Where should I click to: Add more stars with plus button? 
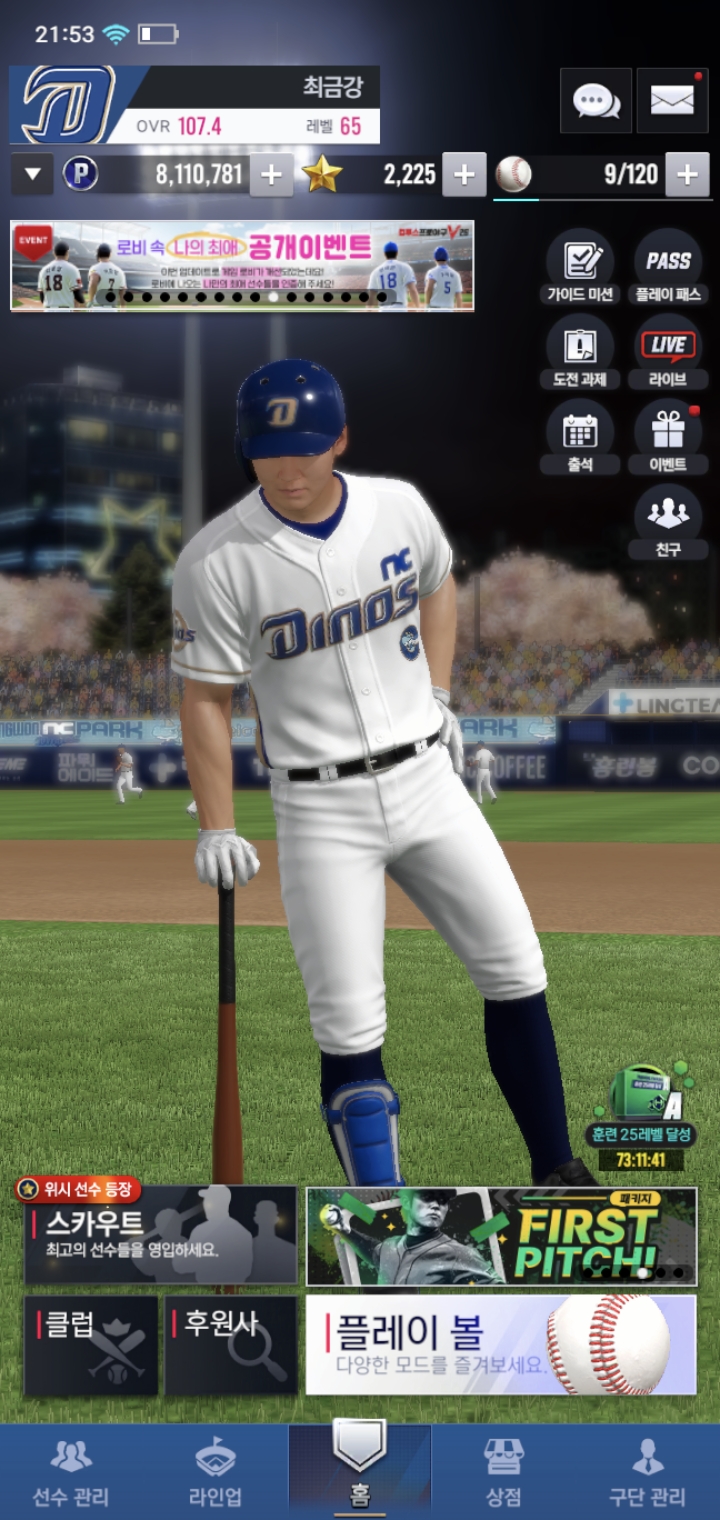(x=464, y=175)
